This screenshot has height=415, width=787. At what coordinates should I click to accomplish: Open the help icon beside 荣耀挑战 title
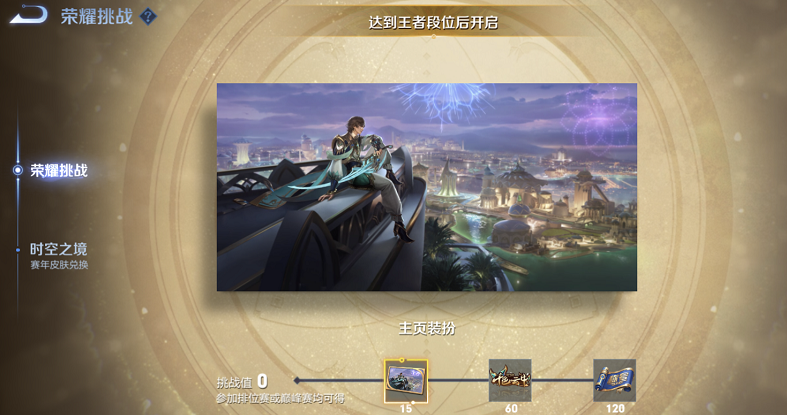(x=148, y=17)
